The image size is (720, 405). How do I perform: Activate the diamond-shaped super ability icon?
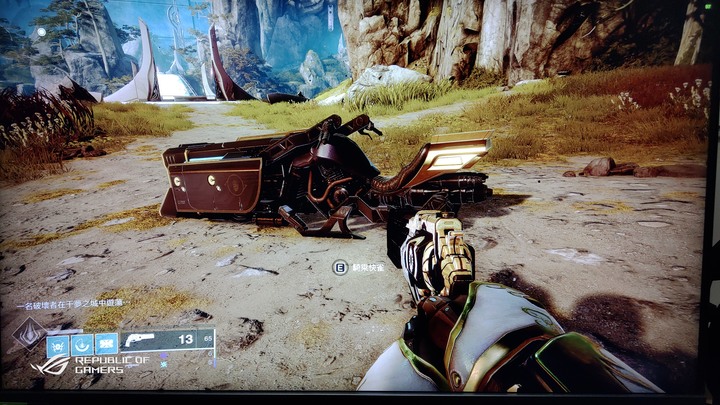[27, 335]
